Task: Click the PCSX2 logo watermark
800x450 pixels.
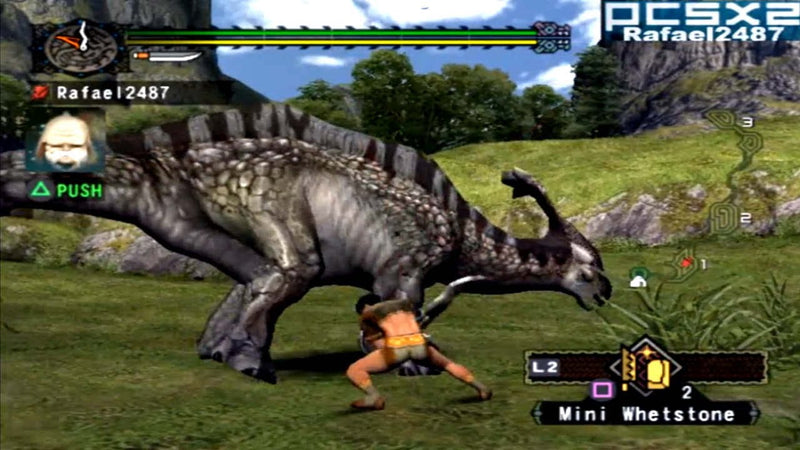Action: [x=701, y=14]
